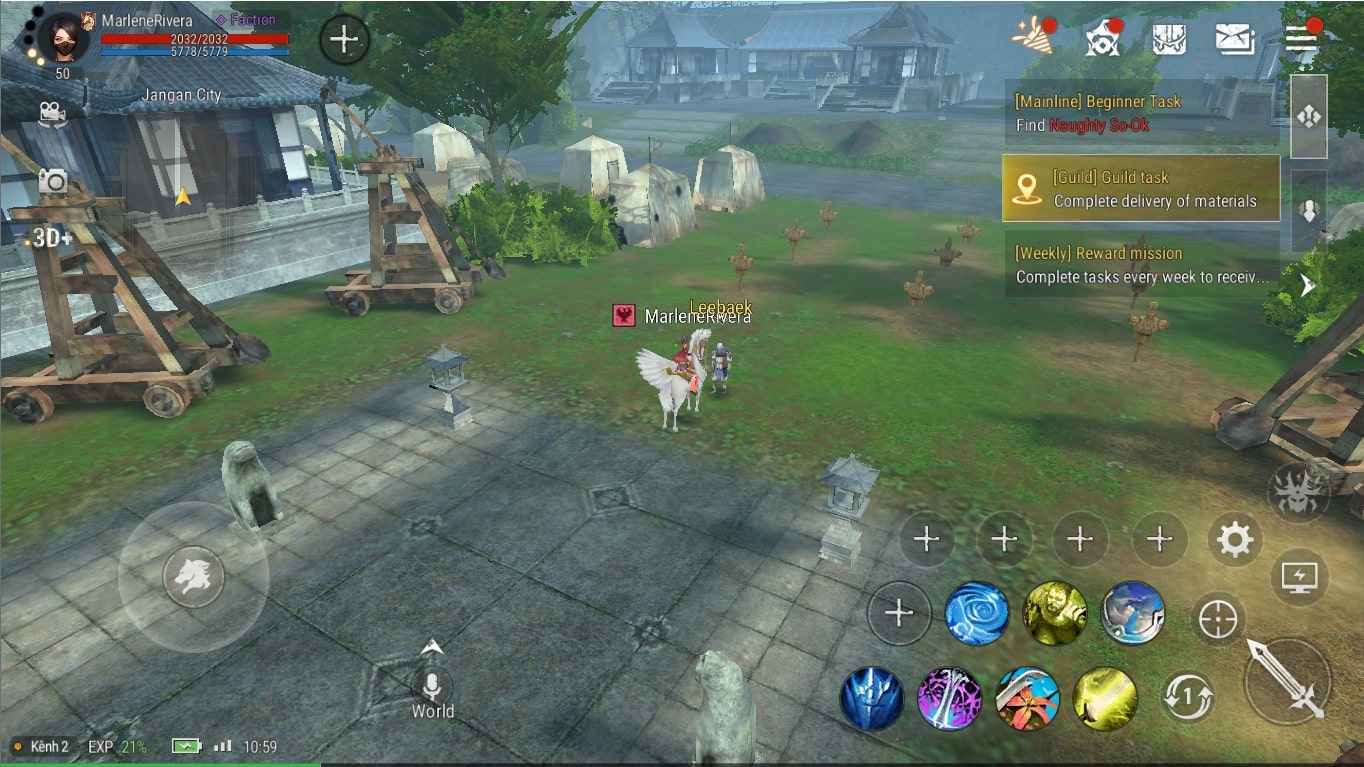
Task: Take a screenshot with the camera icon
Action: (53, 181)
